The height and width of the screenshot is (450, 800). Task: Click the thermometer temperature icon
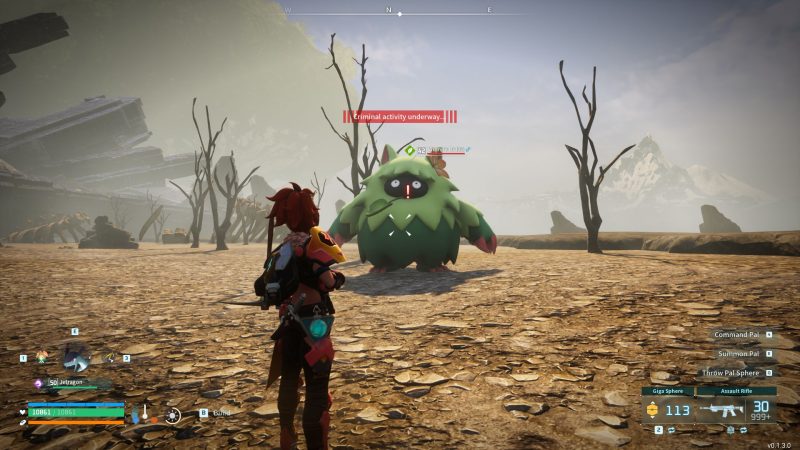145,412
